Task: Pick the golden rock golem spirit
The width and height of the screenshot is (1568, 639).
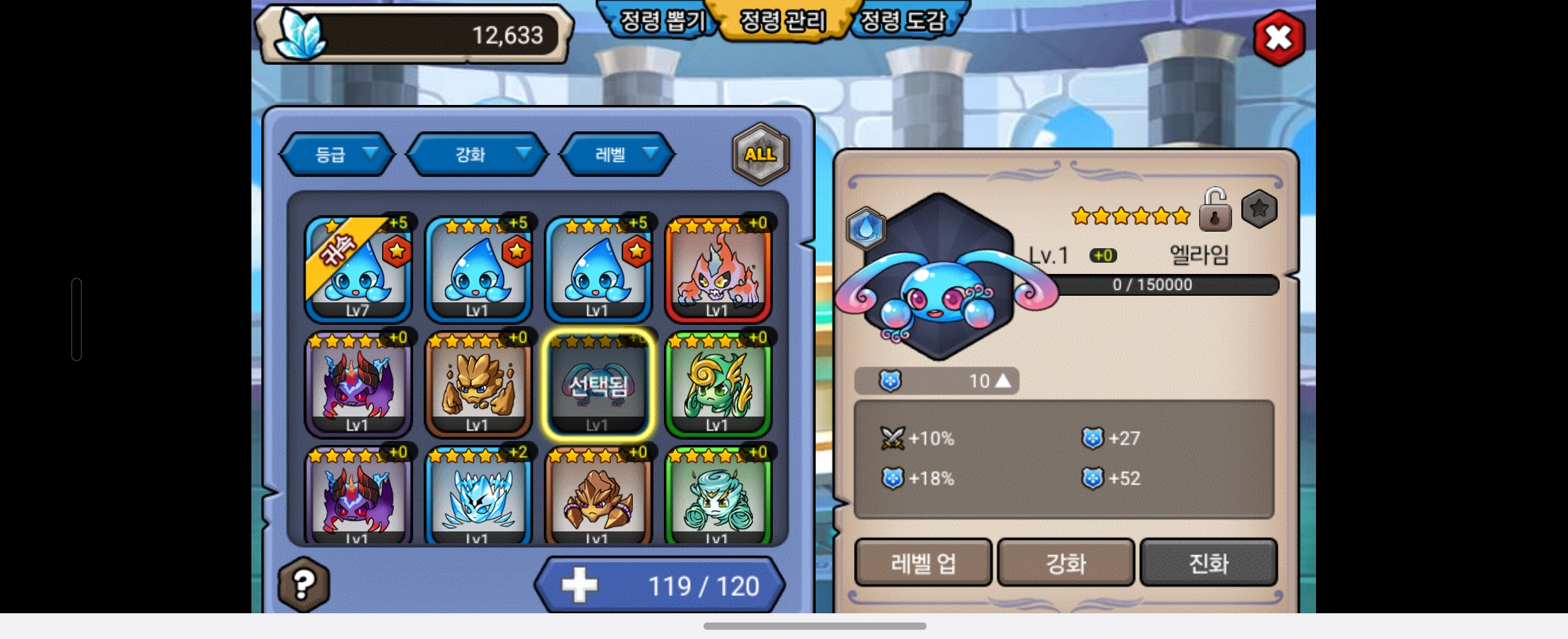Action: pyautogui.click(x=478, y=384)
